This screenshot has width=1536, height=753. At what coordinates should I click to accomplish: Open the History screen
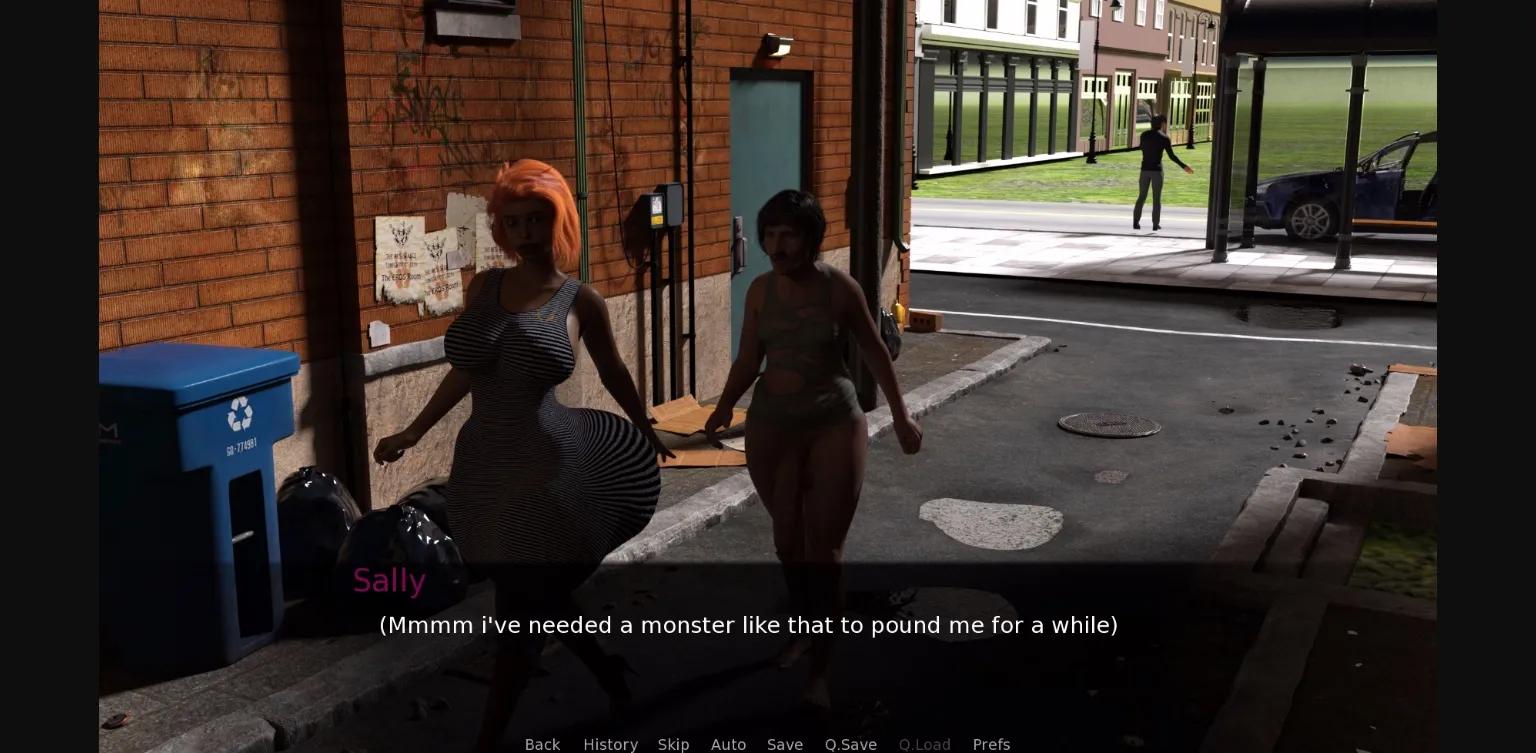610,745
